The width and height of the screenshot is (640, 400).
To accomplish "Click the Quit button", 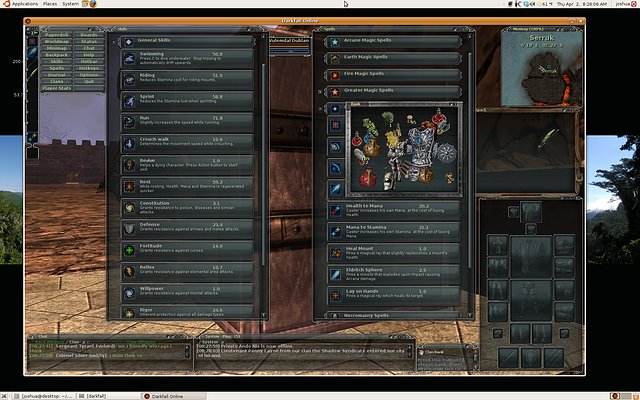I will click(89, 81).
